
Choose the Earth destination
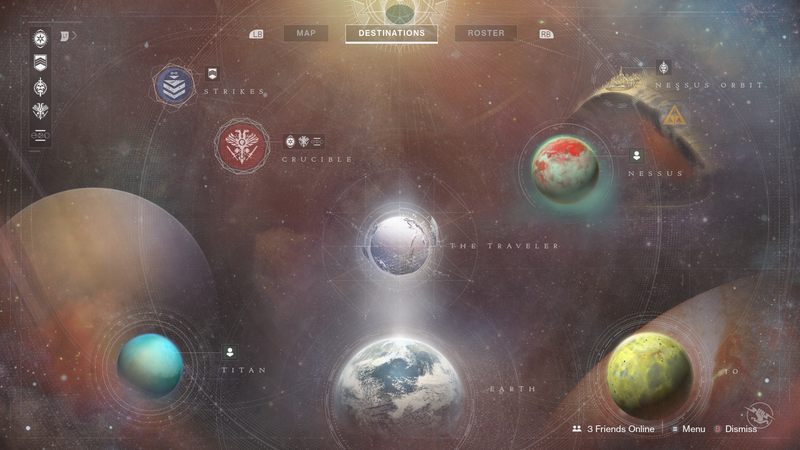(x=399, y=385)
